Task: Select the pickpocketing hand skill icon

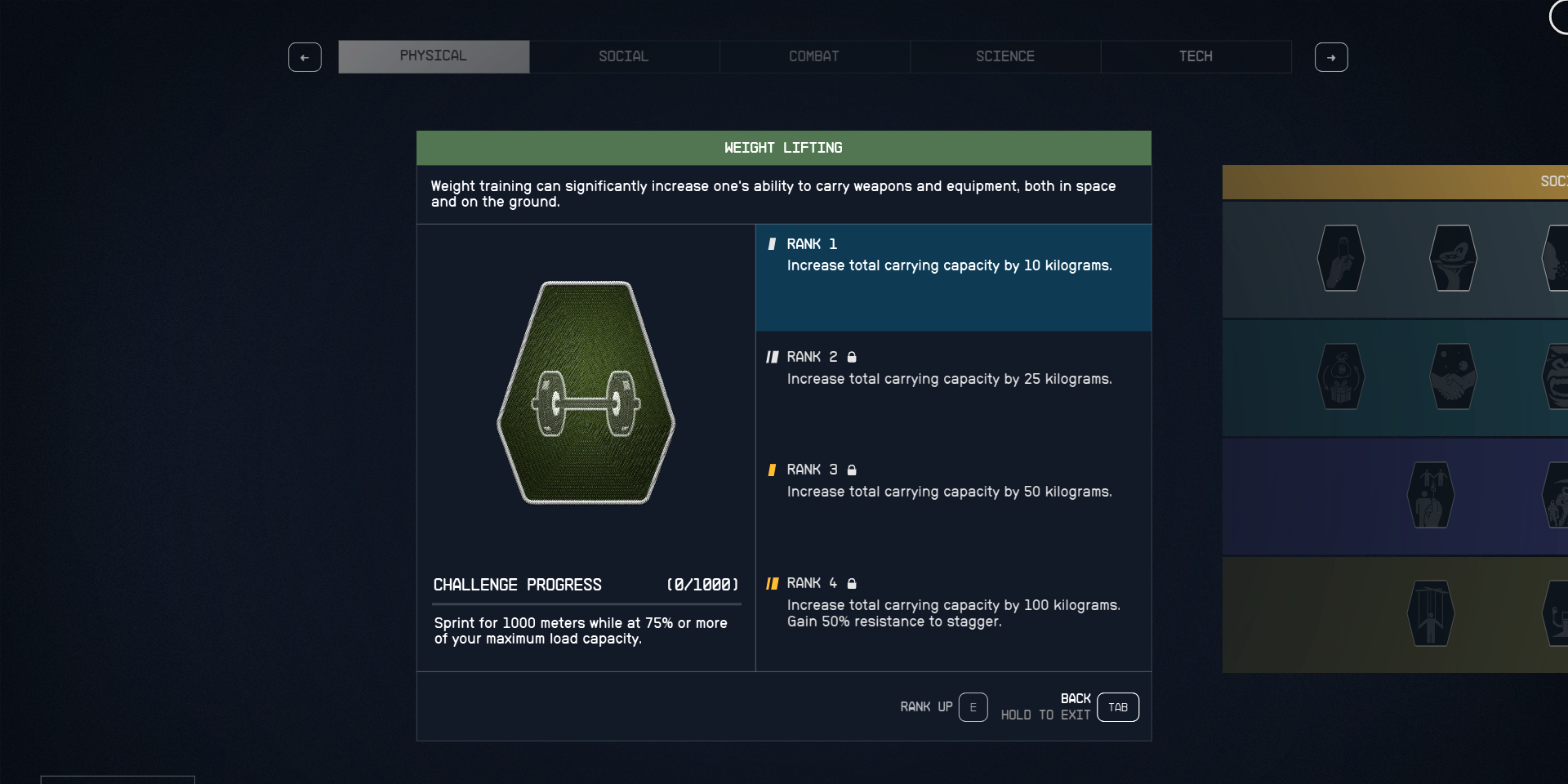Action: (1340, 259)
